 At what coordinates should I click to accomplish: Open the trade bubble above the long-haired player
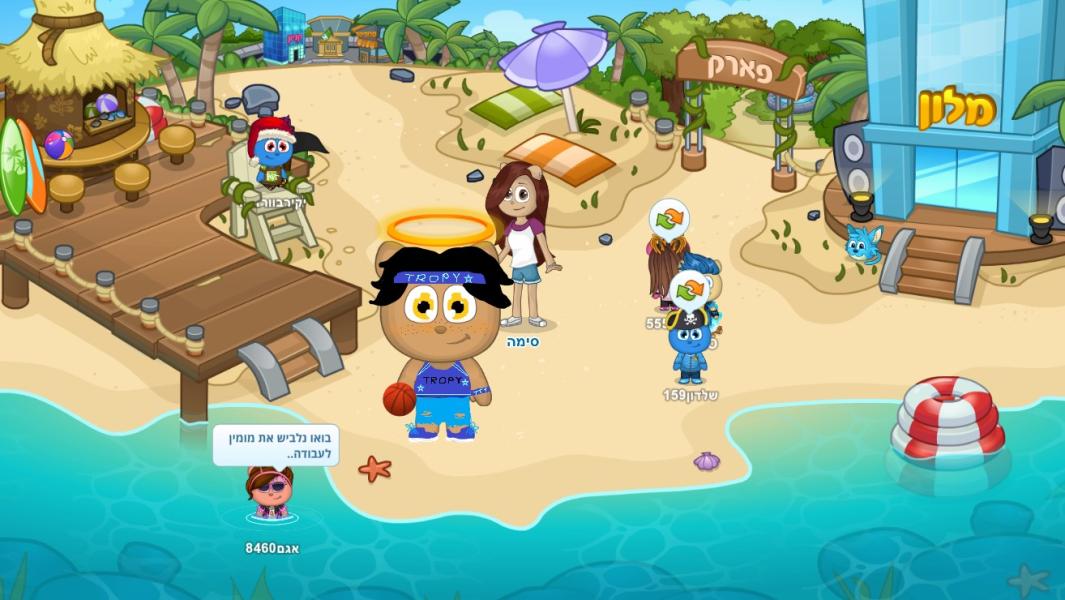pos(669,219)
